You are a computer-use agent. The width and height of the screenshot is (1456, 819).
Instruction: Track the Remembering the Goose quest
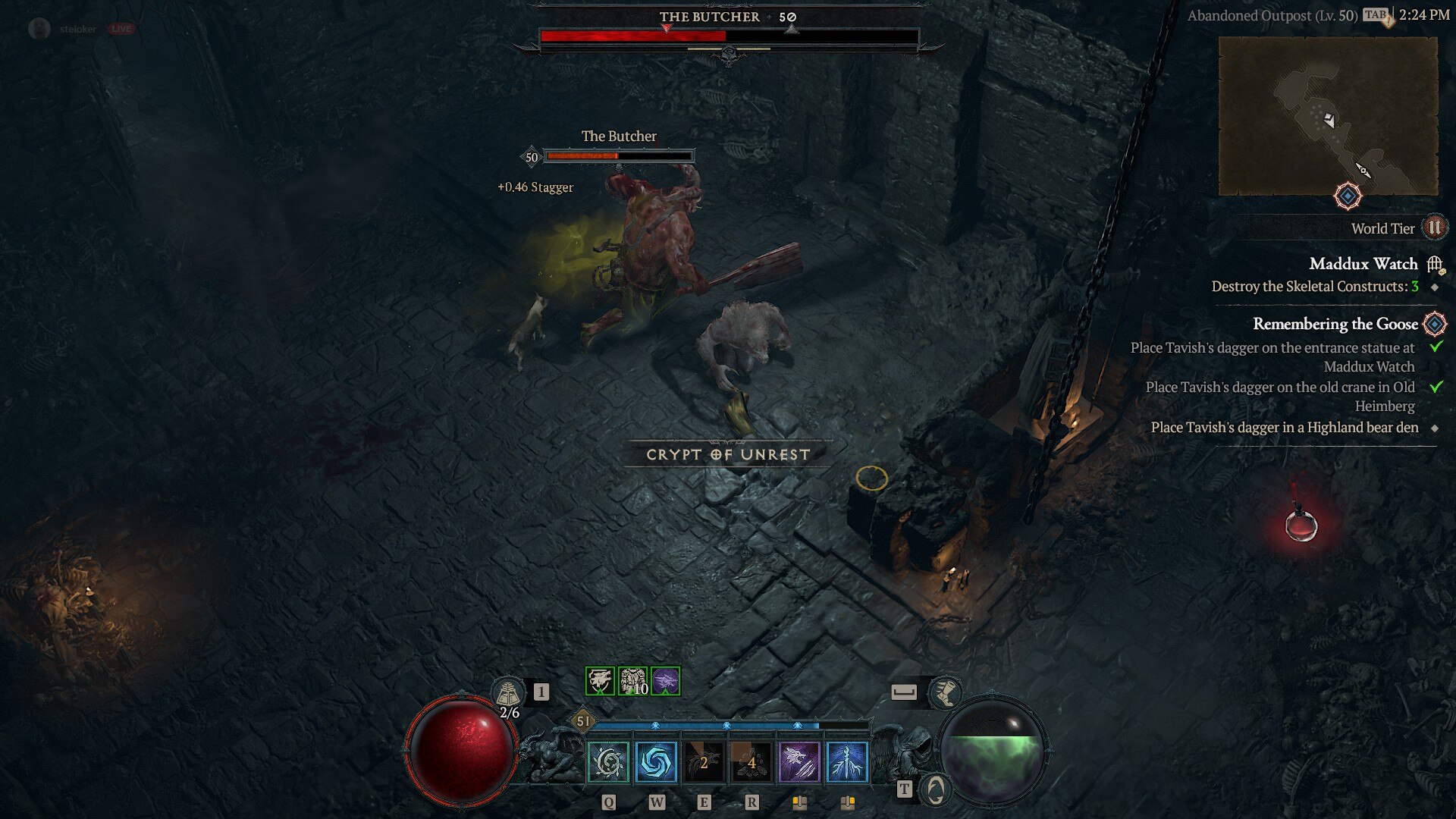click(1335, 324)
